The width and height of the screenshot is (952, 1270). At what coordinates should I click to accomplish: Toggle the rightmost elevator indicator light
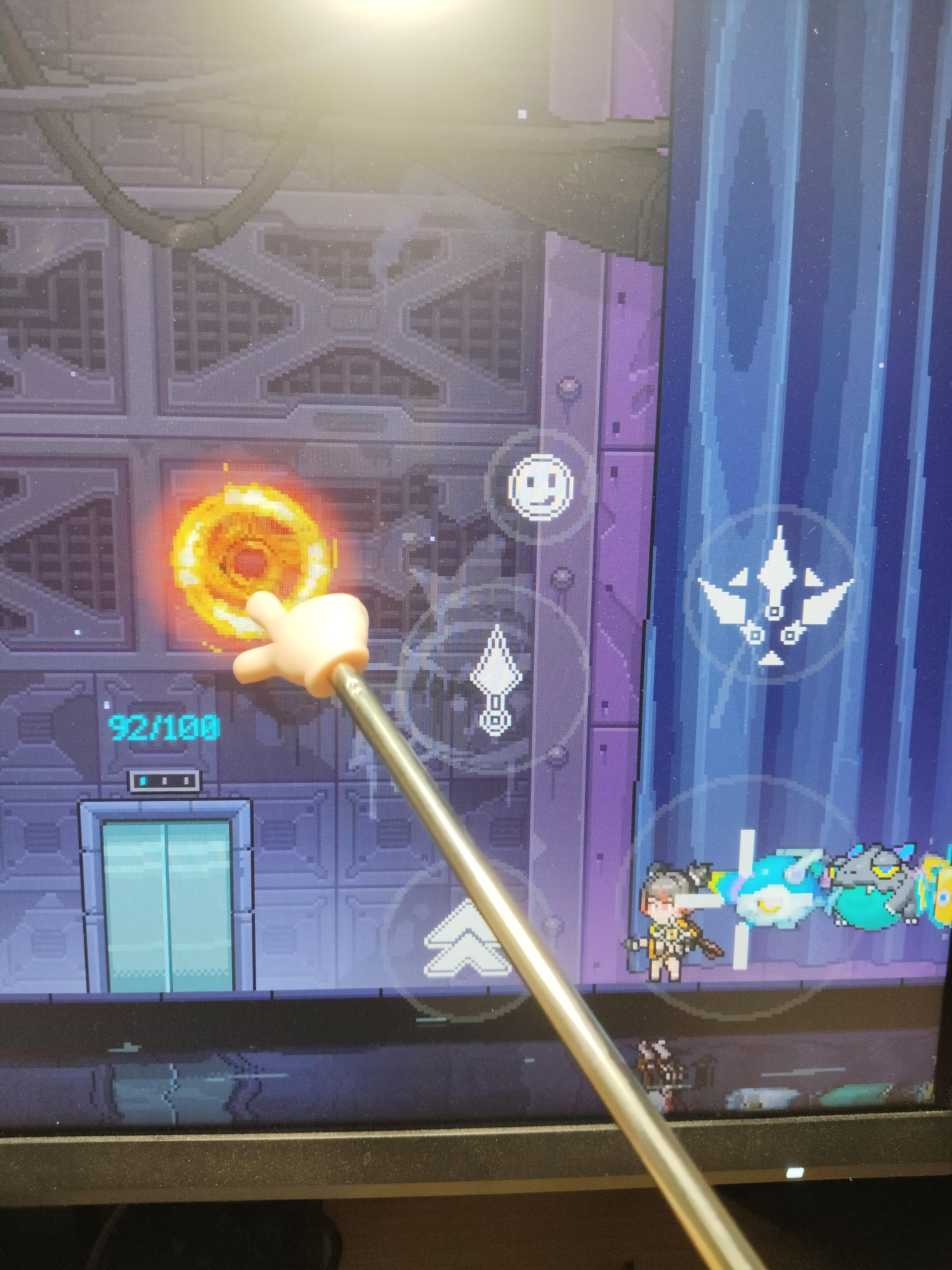(186, 781)
